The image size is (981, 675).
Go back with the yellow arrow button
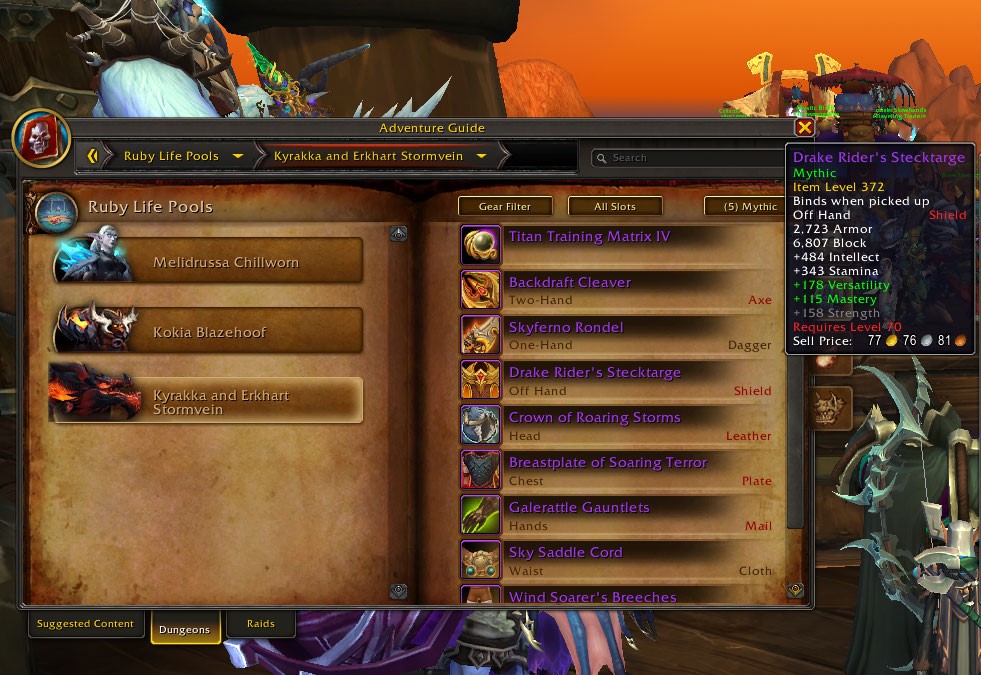click(93, 156)
